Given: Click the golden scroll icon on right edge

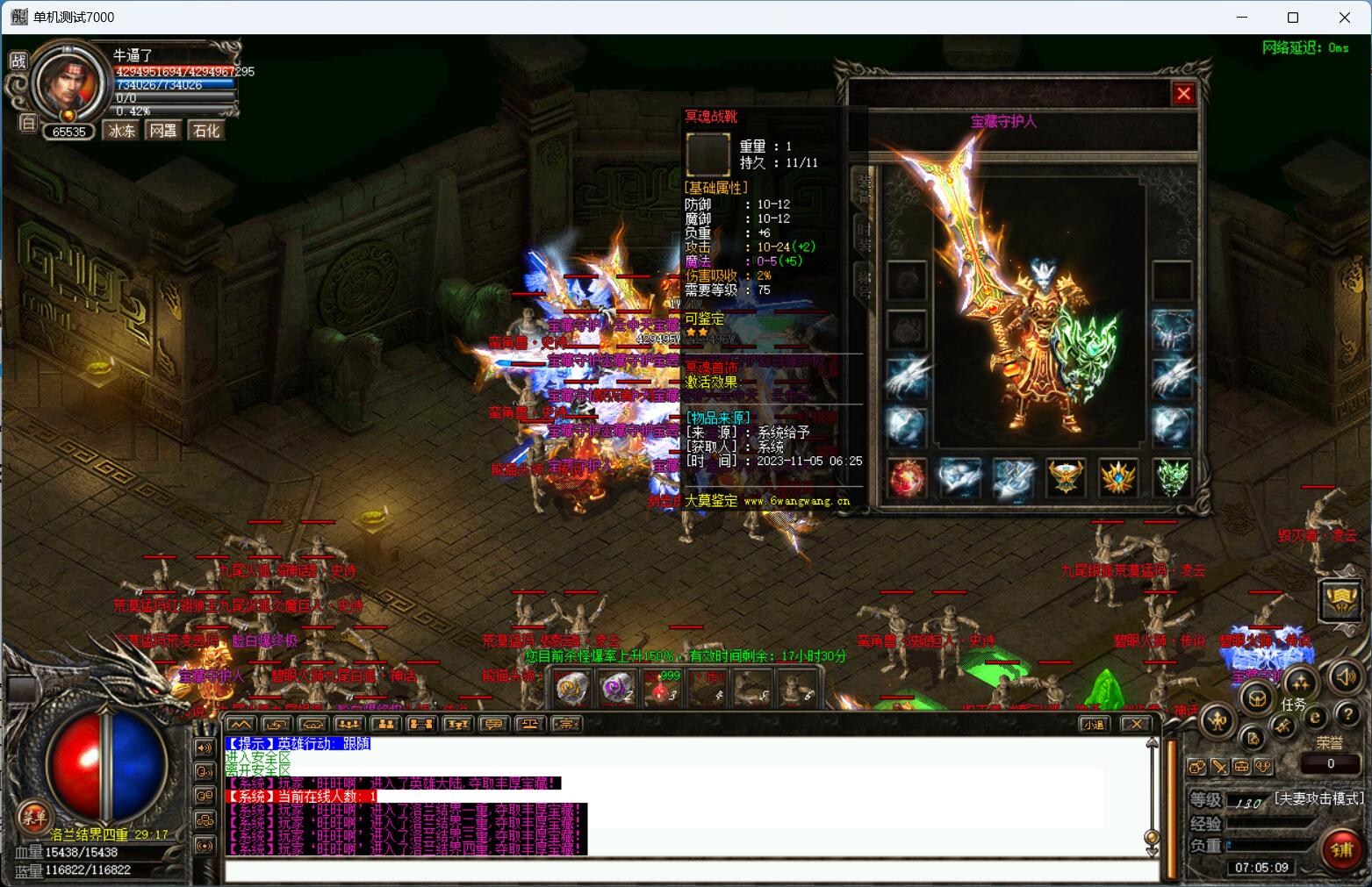Looking at the screenshot, I should [1340, 600].
